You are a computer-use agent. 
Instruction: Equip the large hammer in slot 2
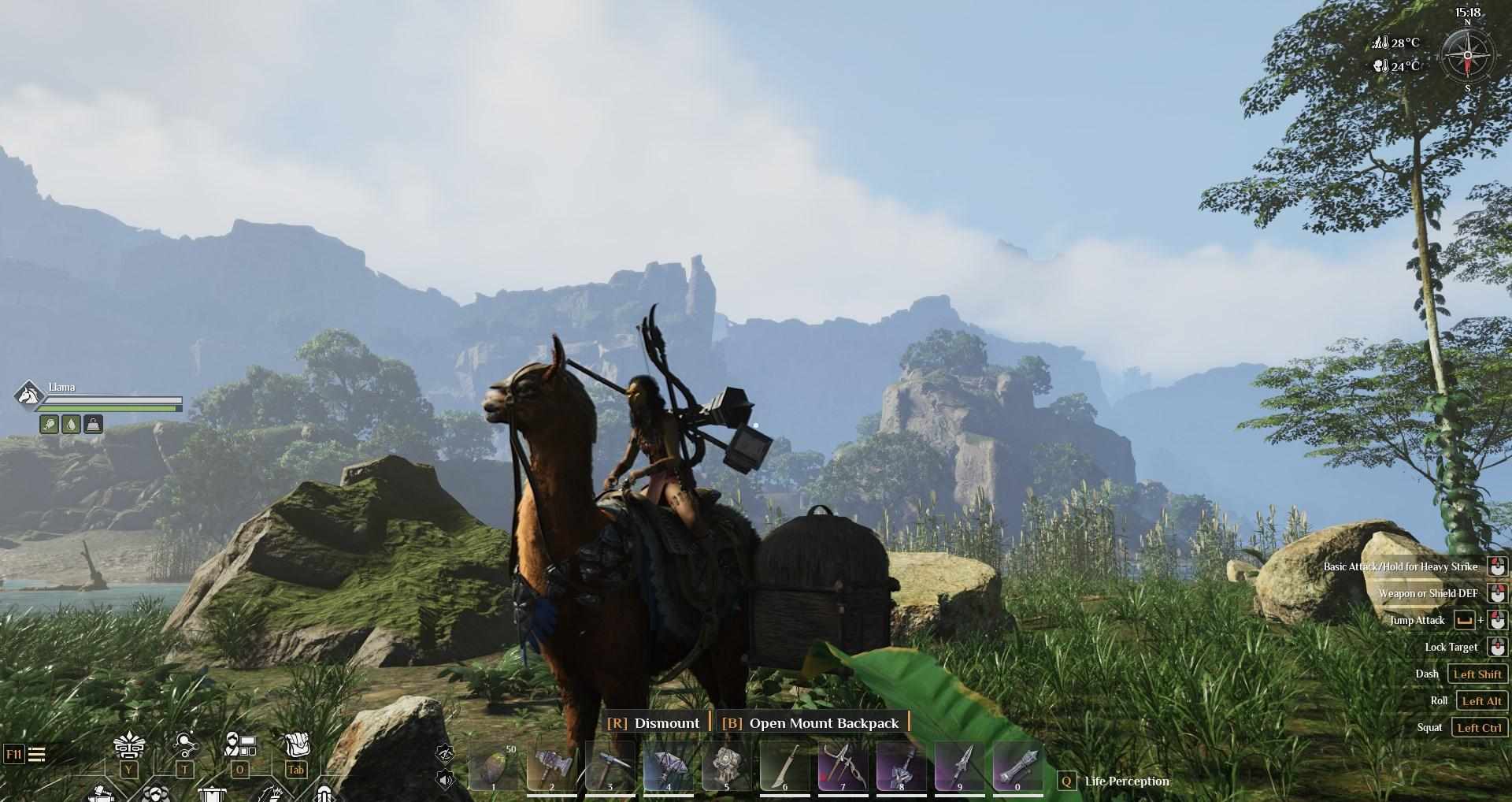tap(551, 767)
